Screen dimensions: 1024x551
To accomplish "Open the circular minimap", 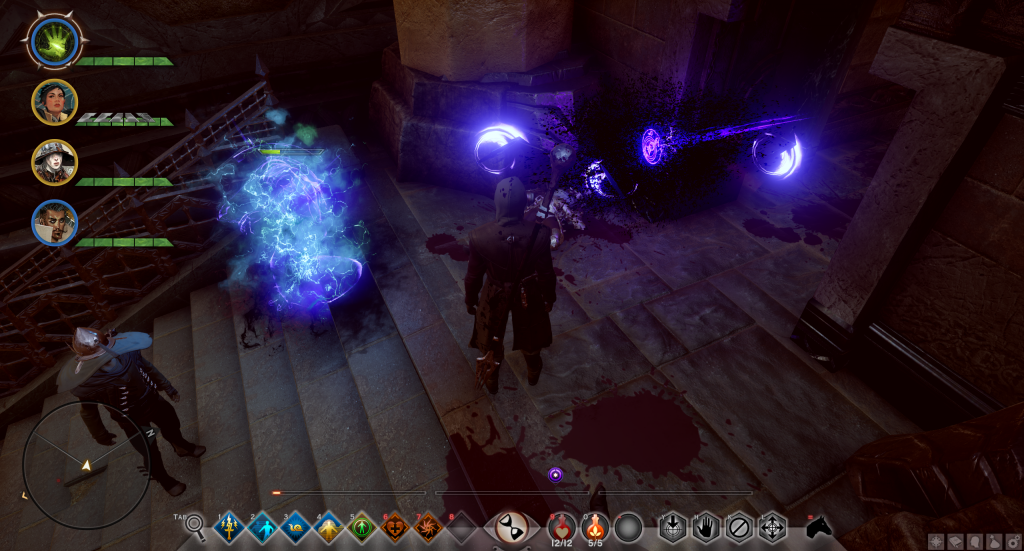I will pos(86,465).
